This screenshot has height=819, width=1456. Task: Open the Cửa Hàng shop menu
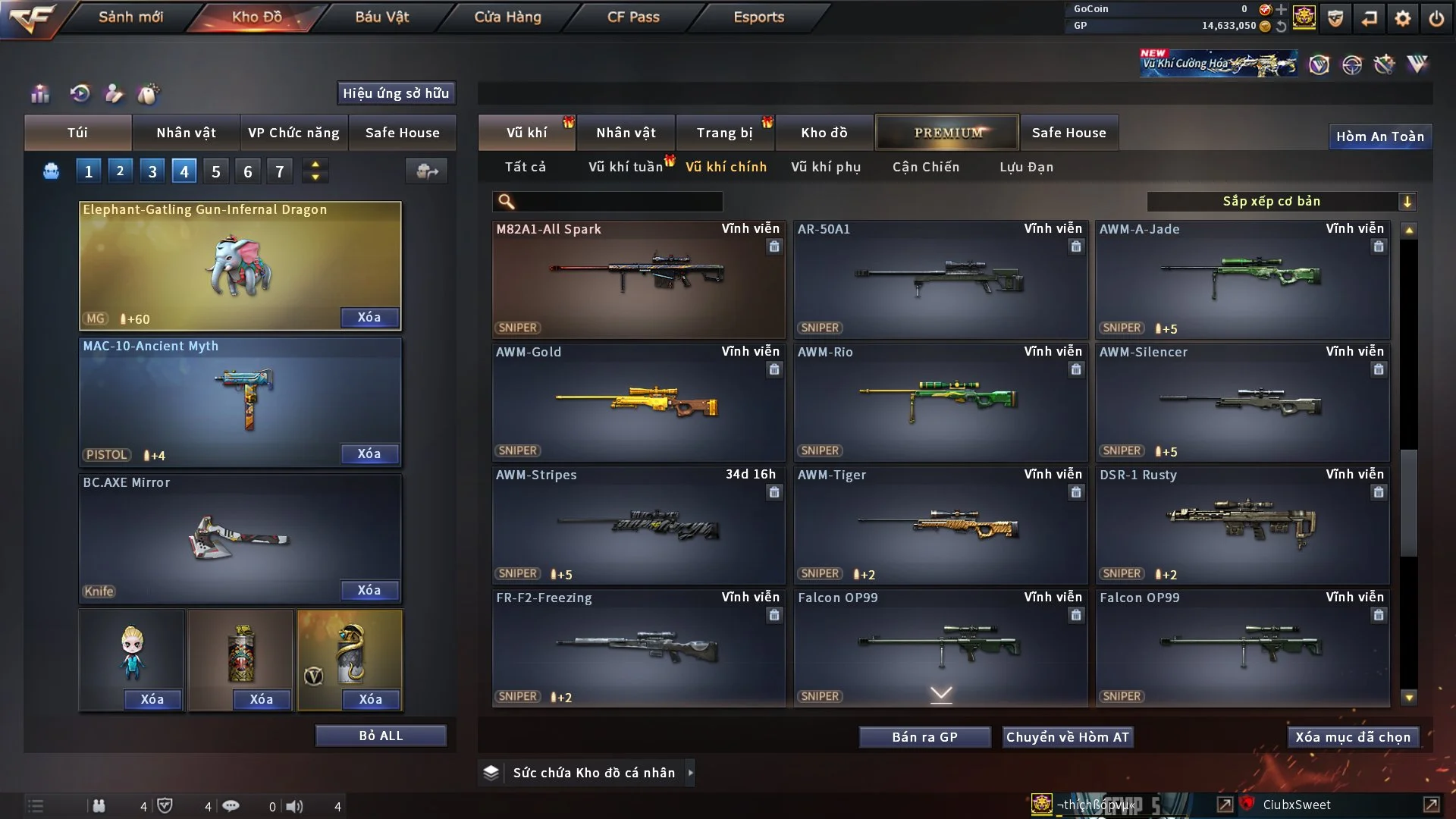click(x=507, y=17)
